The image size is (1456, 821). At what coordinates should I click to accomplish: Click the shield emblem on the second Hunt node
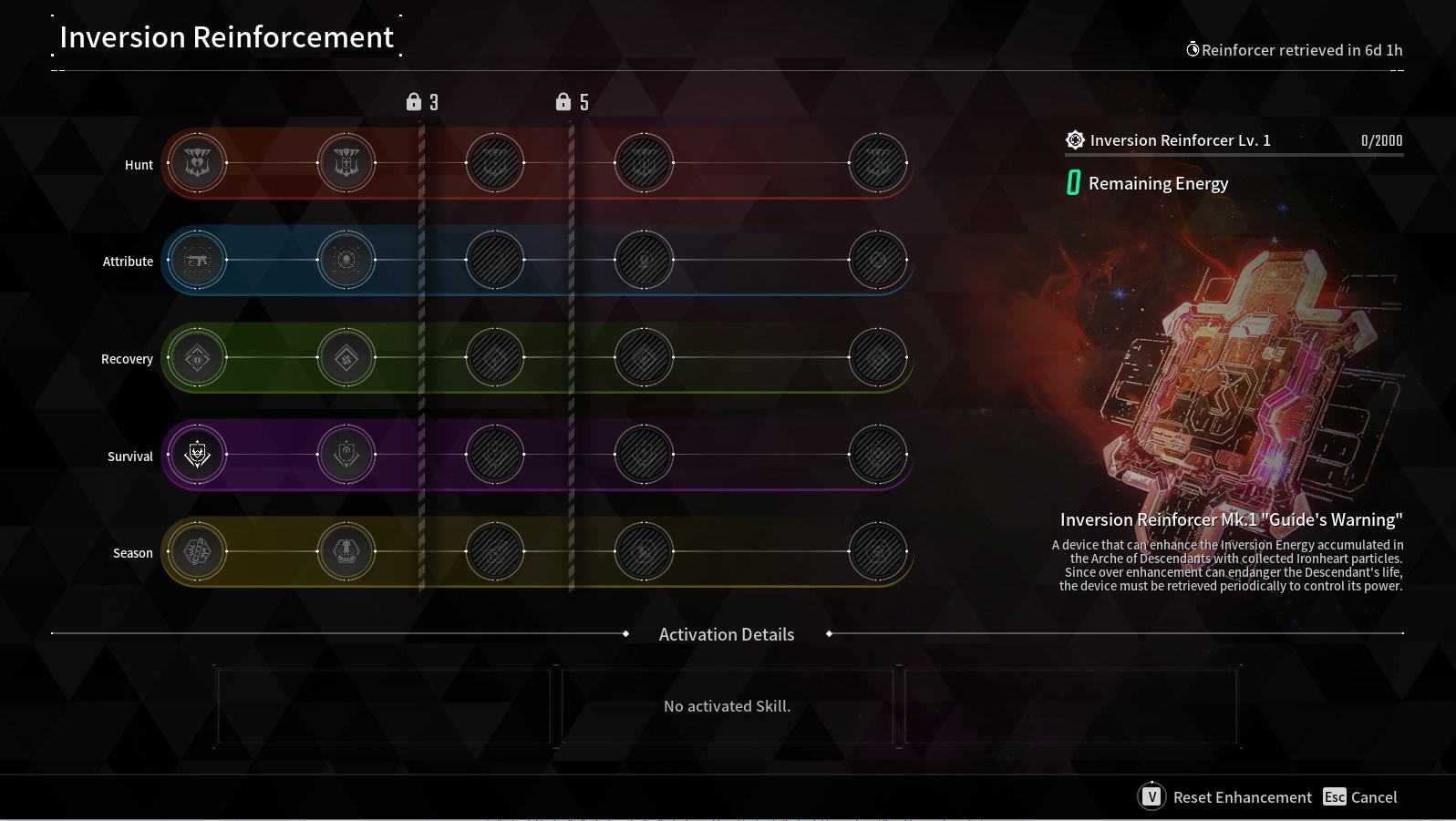click(x=346, y=163)
